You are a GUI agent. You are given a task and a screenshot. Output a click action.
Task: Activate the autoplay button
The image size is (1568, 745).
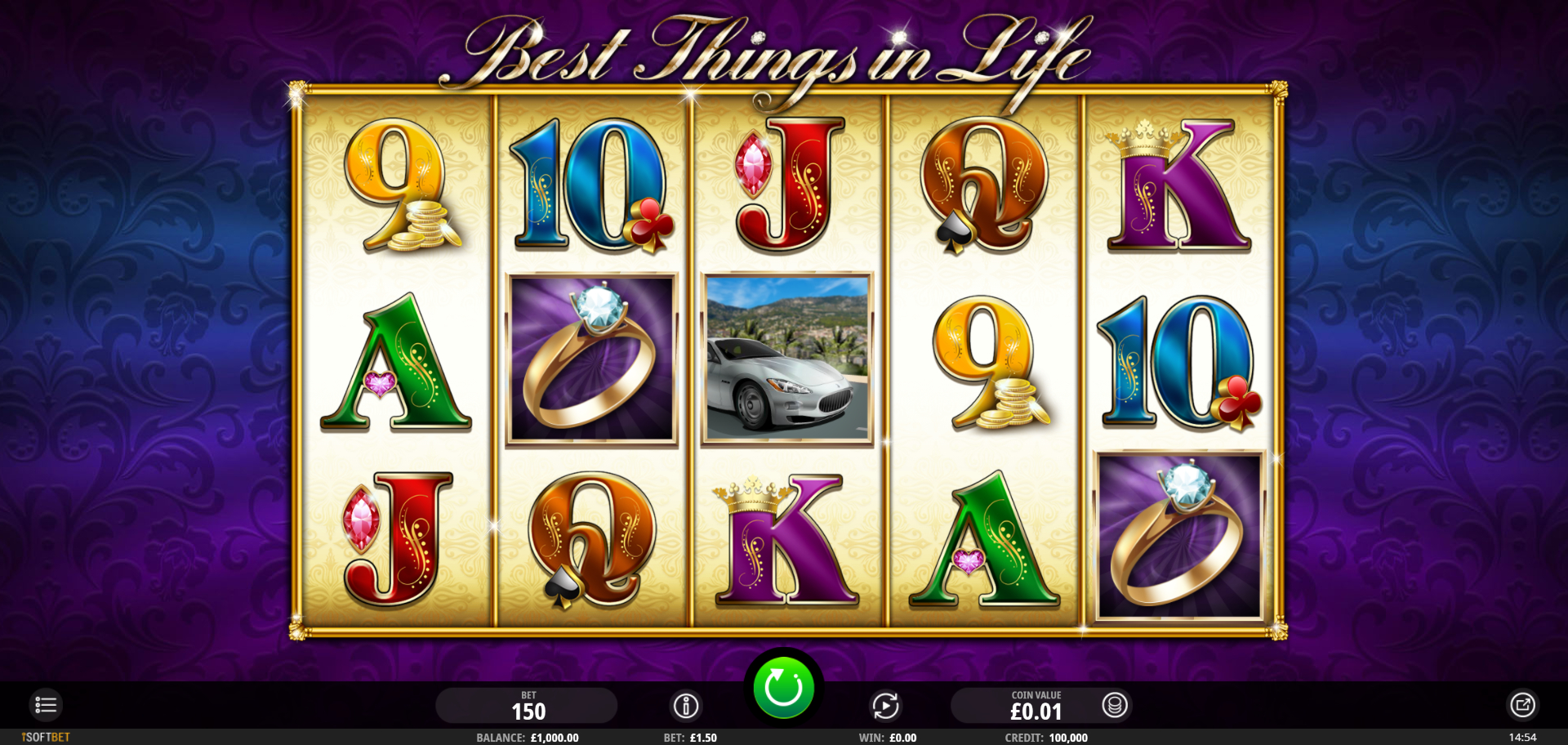(885, 705)
